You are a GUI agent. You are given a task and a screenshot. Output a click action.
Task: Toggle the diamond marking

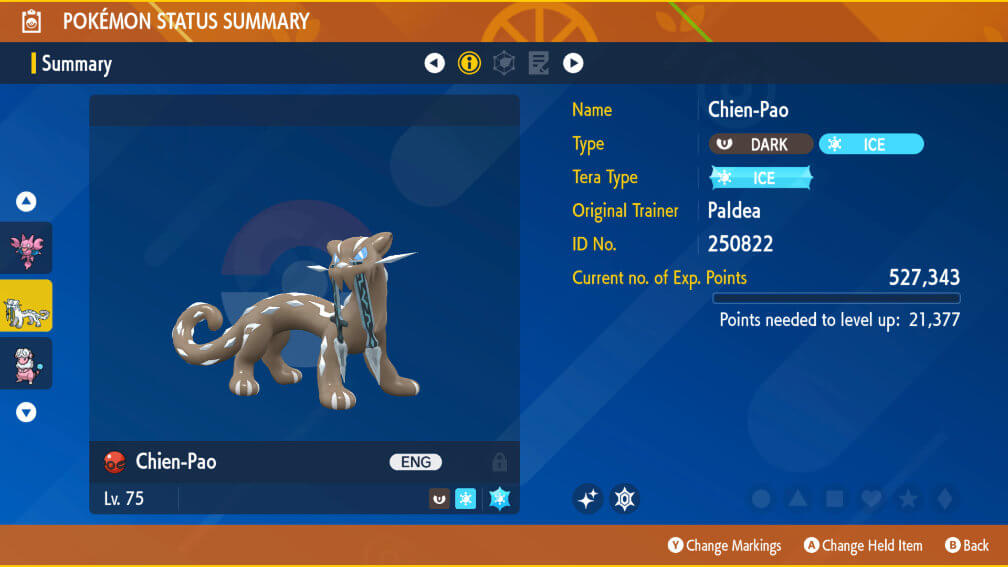click(x=944, y=498)
